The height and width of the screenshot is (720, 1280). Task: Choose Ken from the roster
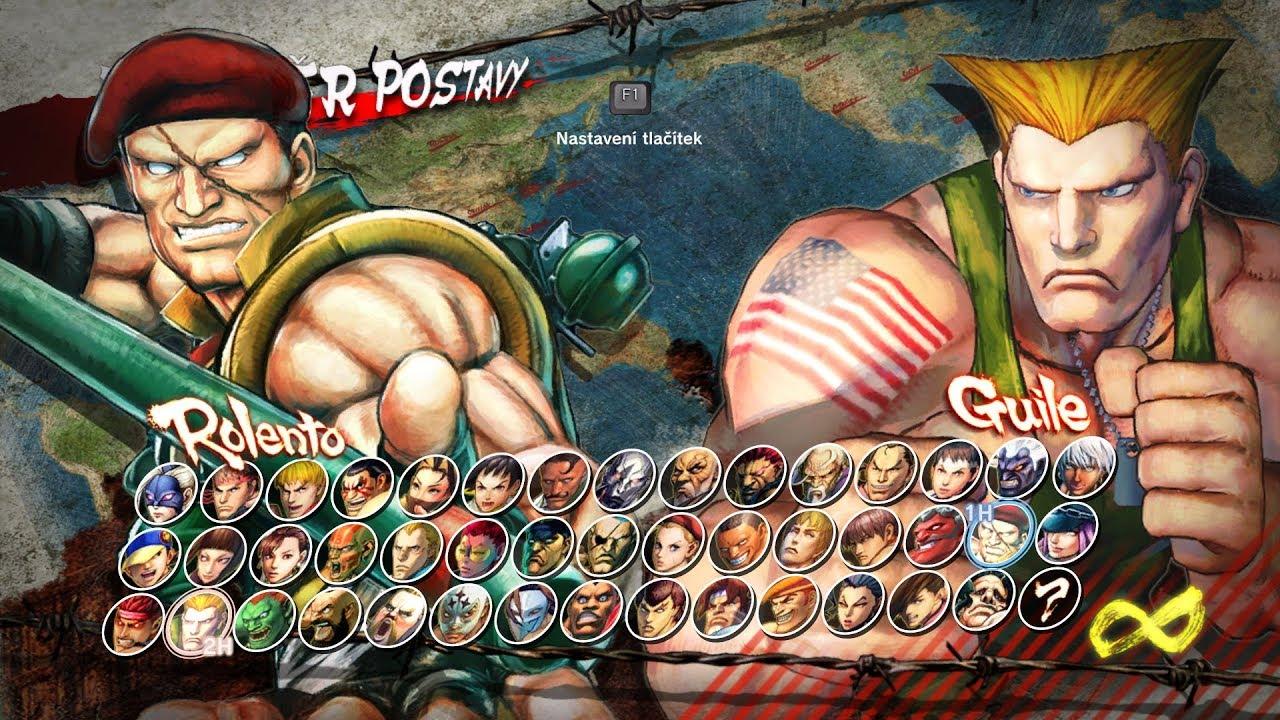click(298, 487)
